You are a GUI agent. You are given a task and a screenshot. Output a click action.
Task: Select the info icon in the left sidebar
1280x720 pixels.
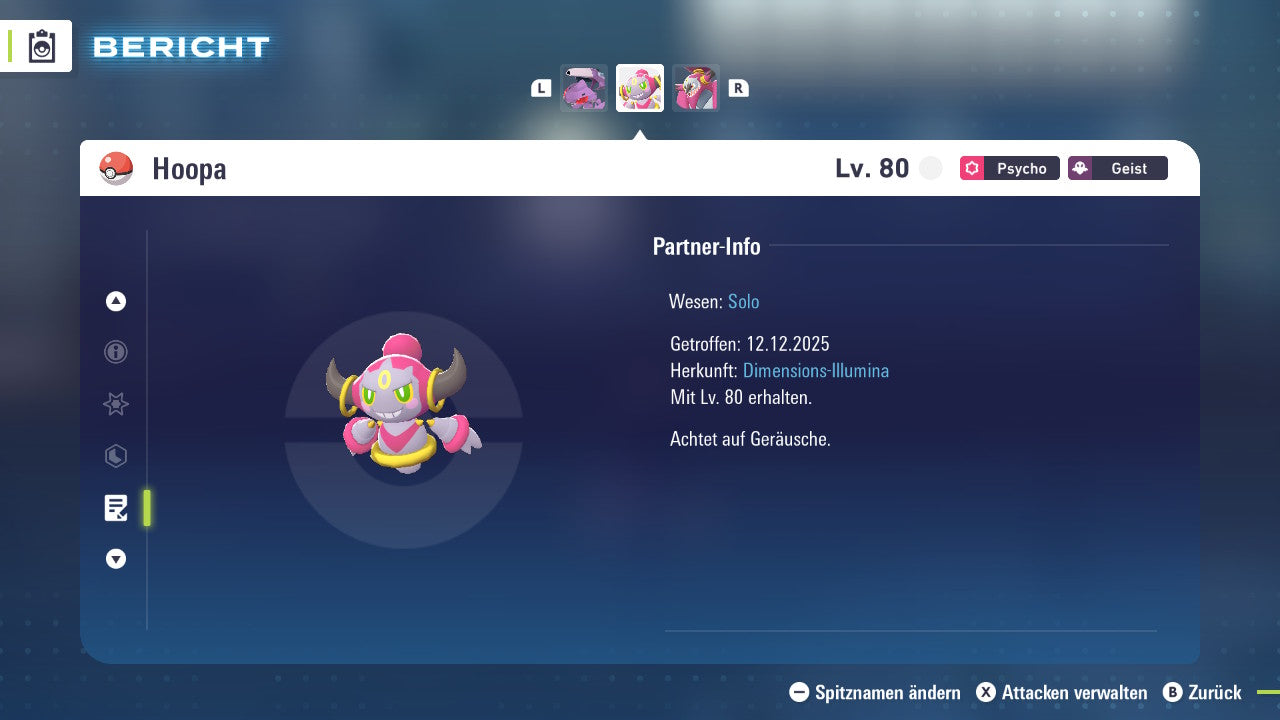(x=115, y=352)
